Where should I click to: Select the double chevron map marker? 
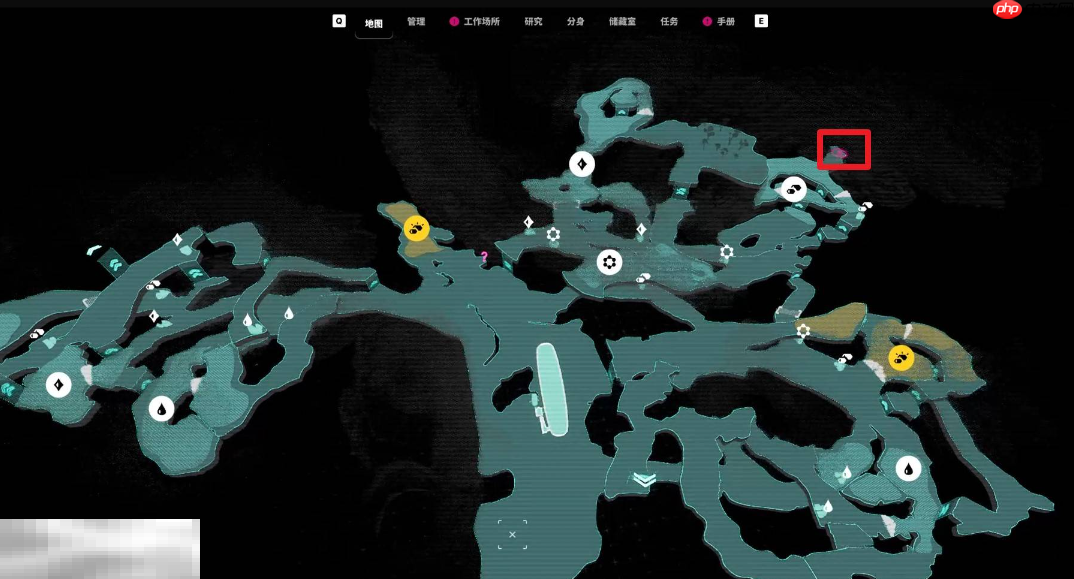pyautogui.click(x=644, y=479)
